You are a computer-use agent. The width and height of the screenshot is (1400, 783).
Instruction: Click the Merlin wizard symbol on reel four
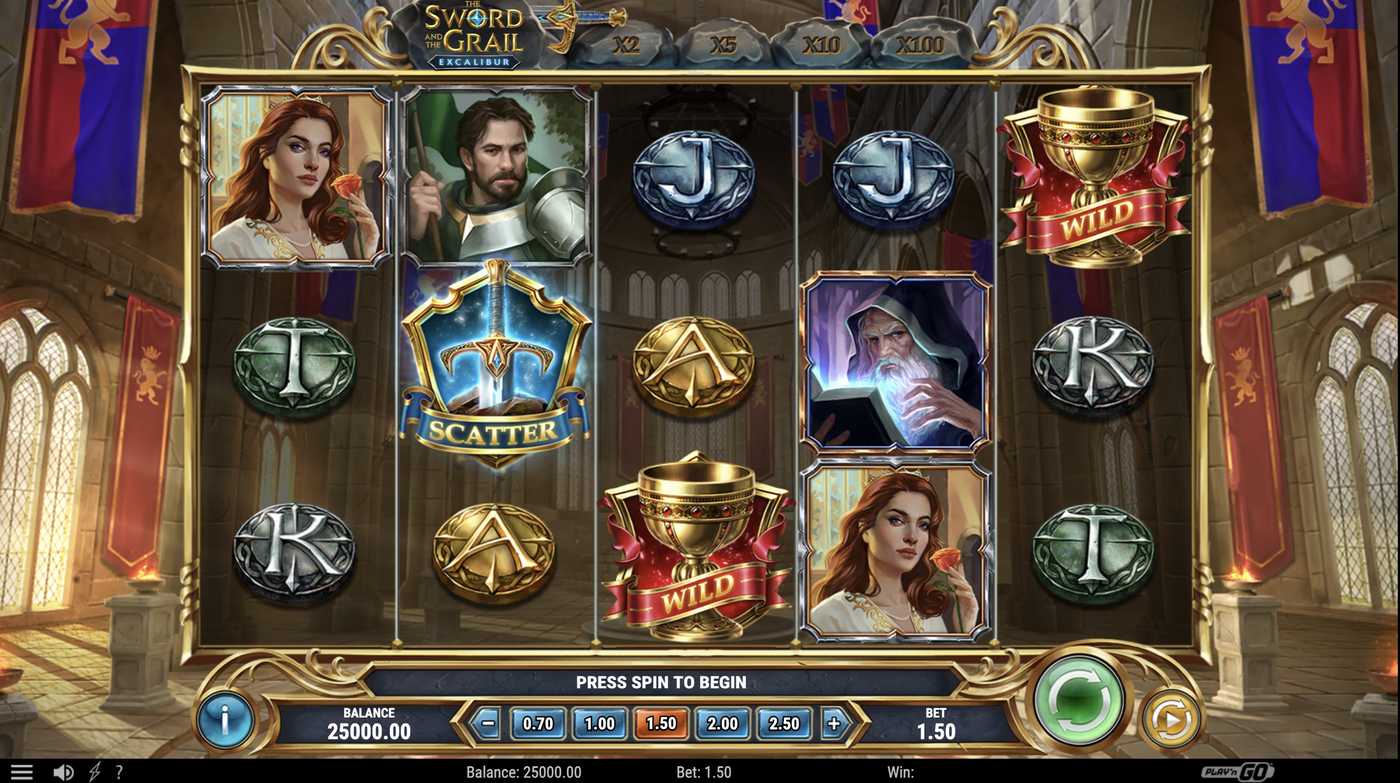coord(896,362)
